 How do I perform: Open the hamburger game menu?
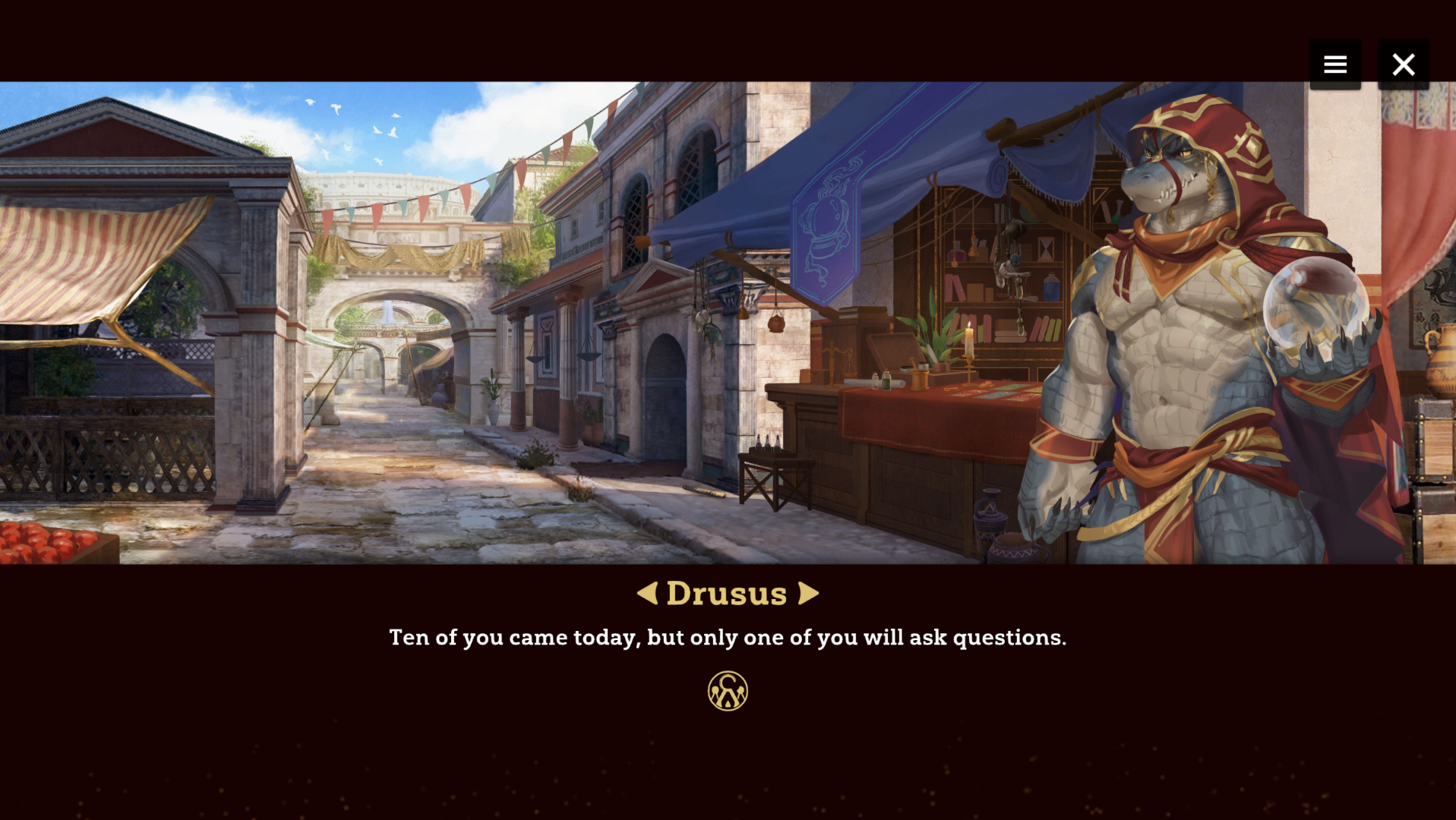point(1334,64)
